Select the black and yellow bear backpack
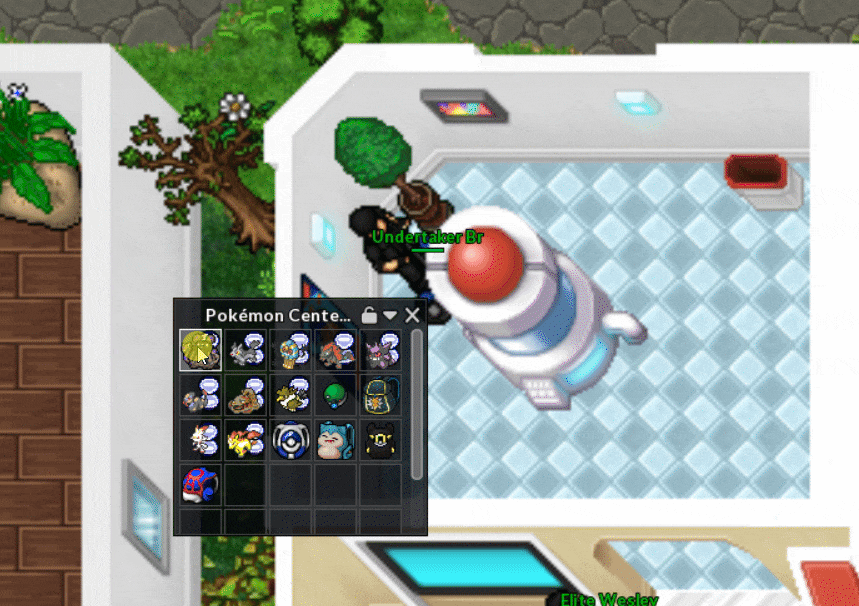The width and height of the screenshot is (859, 606). 380,439
